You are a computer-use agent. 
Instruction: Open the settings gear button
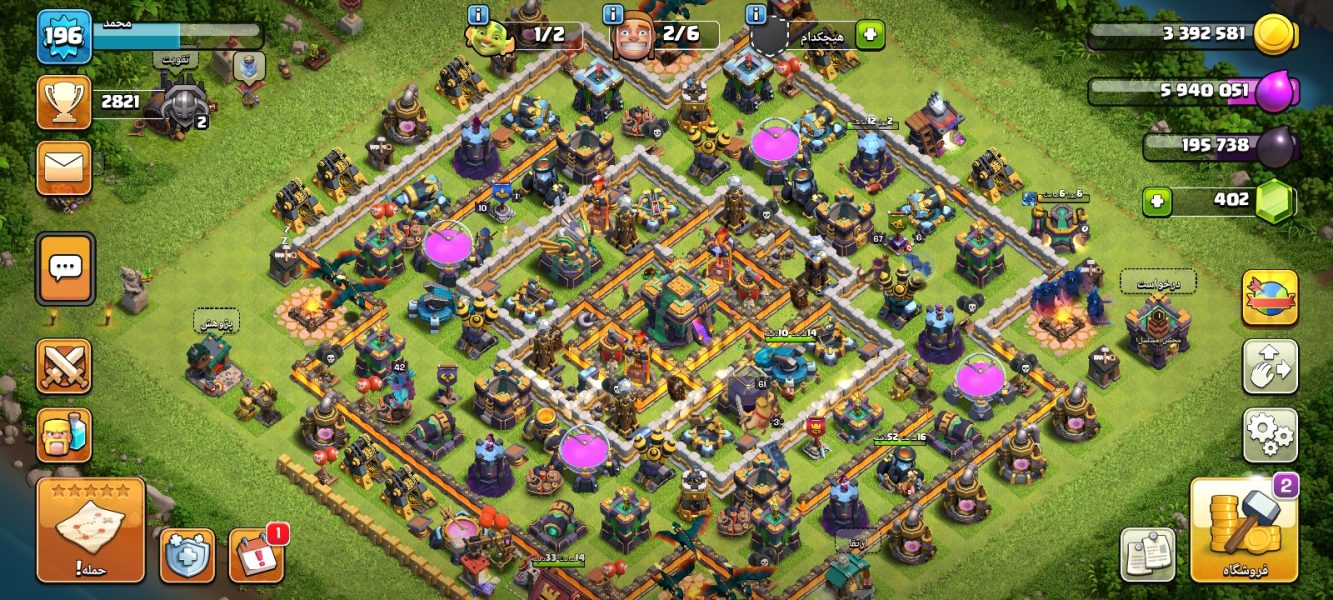click(x=1270, y=434)
